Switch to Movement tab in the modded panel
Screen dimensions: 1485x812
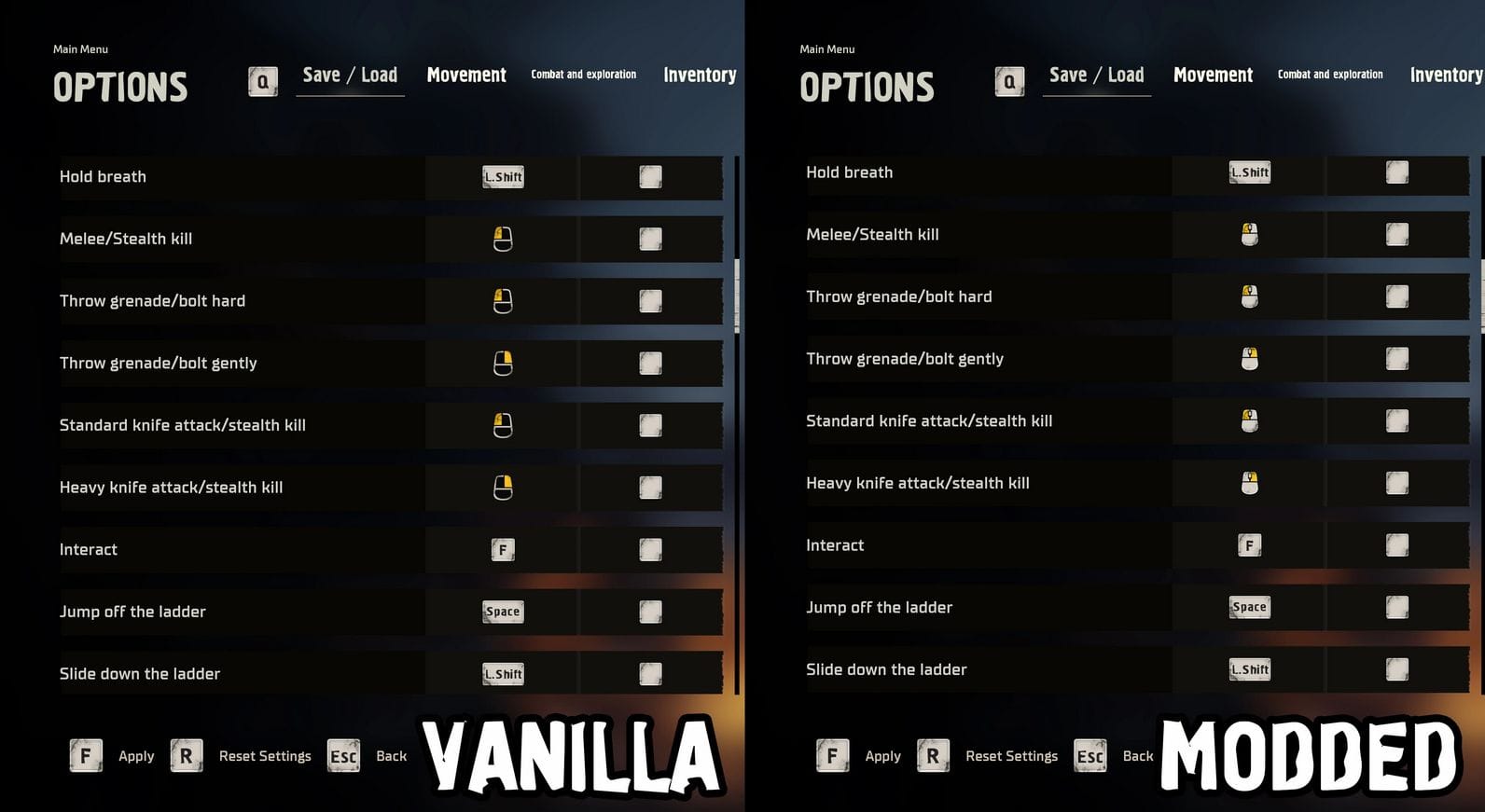(1213, 76)
